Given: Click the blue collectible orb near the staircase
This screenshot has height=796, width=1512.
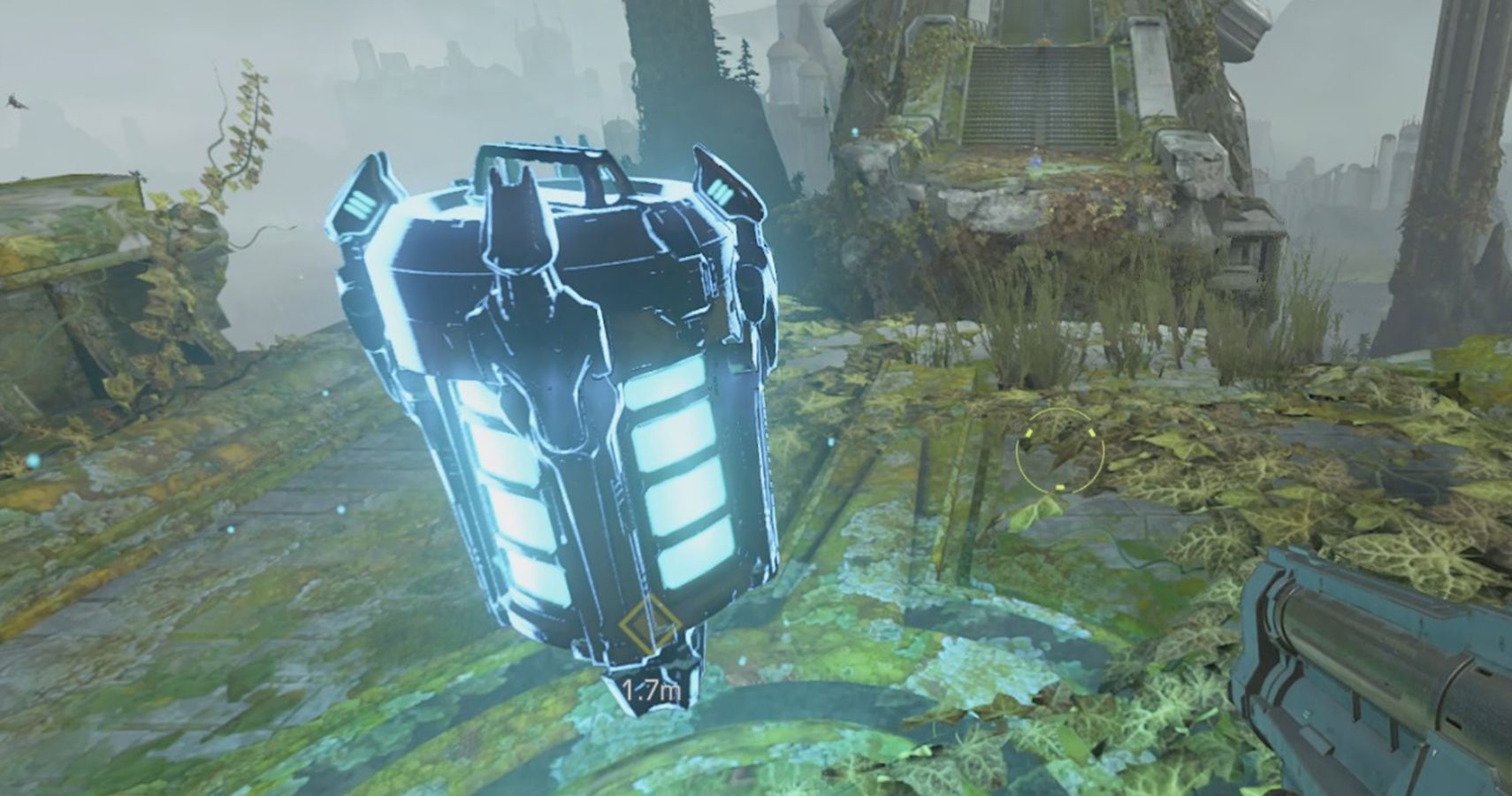Looking at the screenshot, I should tap(1035, 162).
